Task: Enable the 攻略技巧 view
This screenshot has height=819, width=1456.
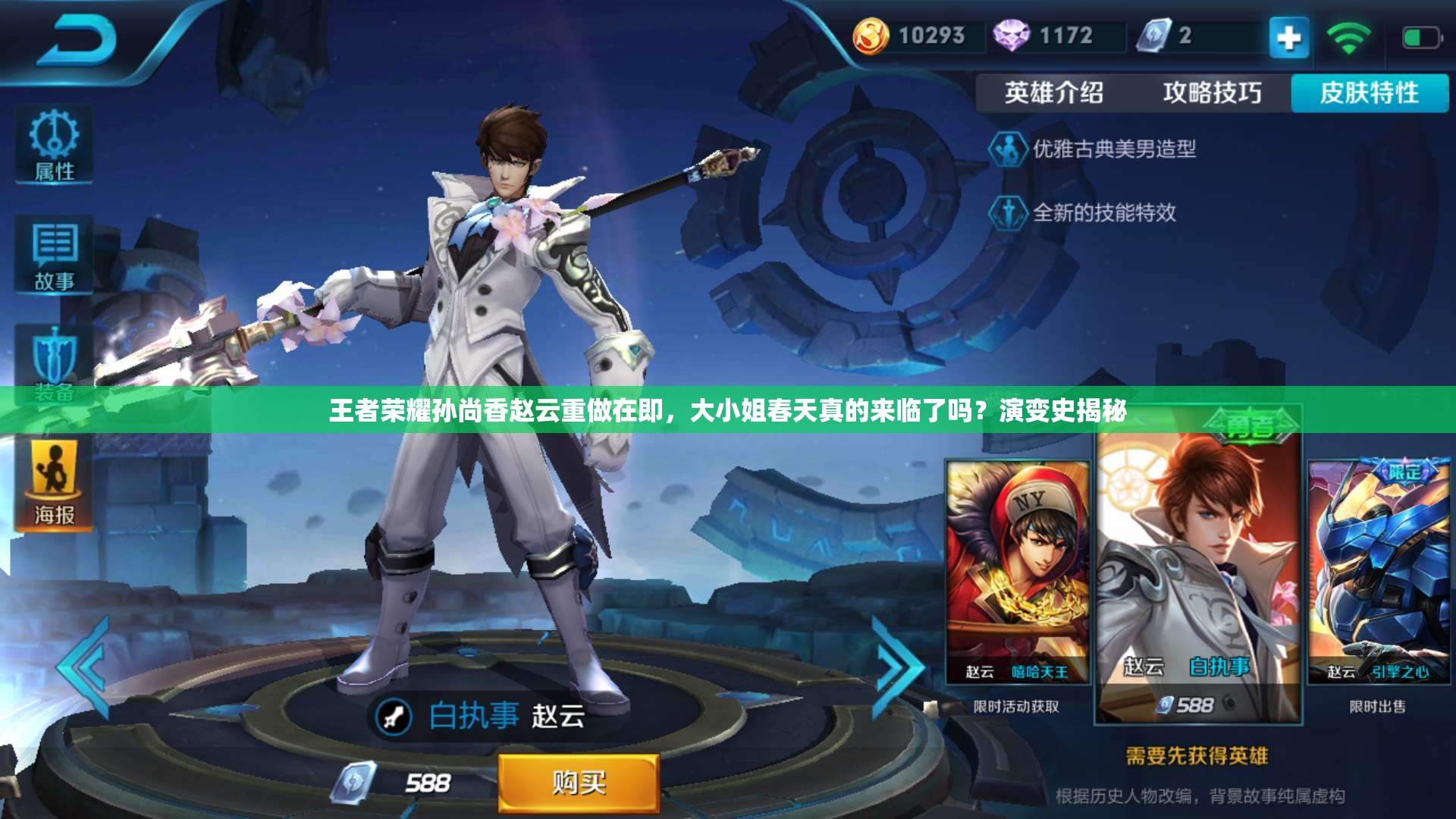Action: click(1213, 93)
